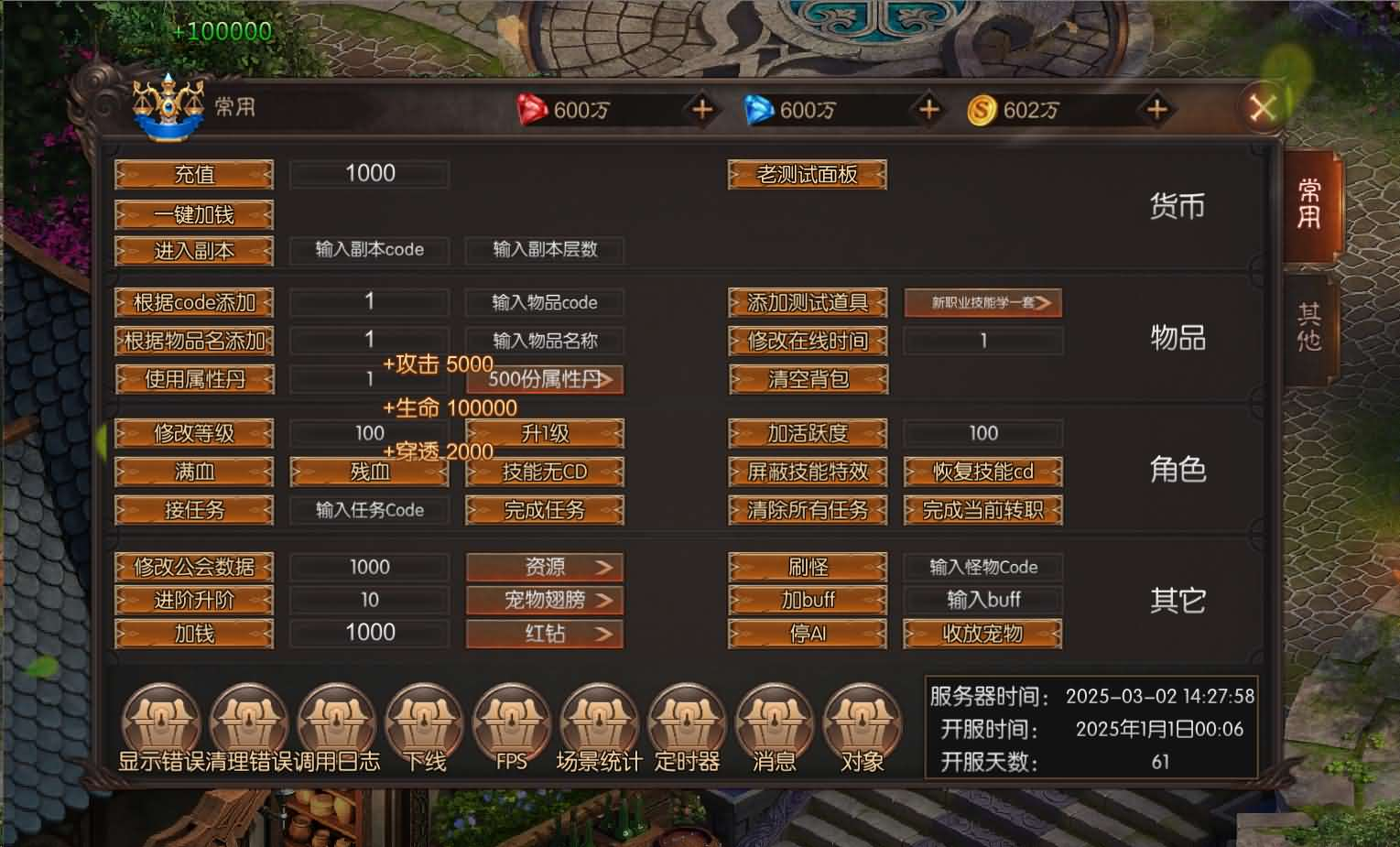Click the 下线 offline chest icon
The width and height of the screenshot is (1400, 847).
click(423, 723)
